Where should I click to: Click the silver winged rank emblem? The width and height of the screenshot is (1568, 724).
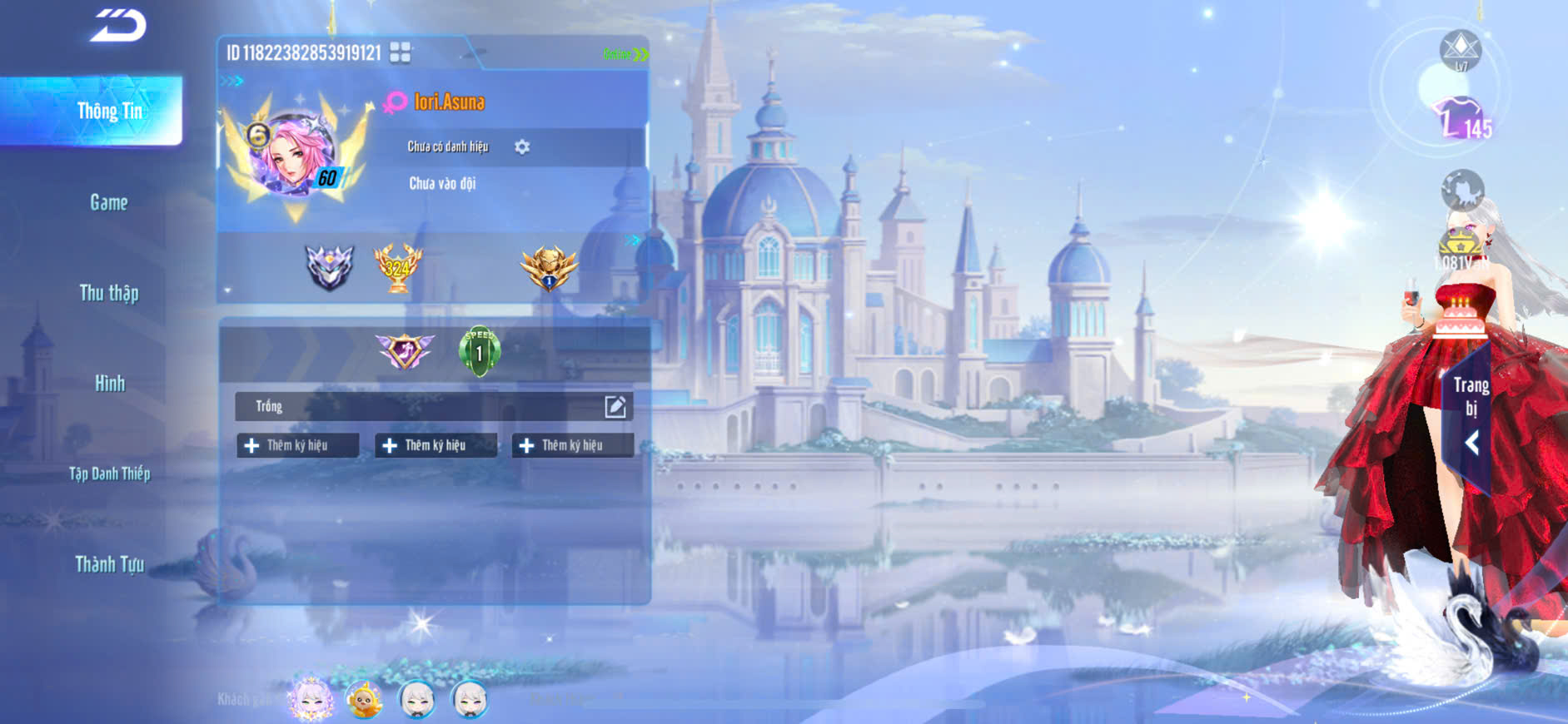[330, 267]
